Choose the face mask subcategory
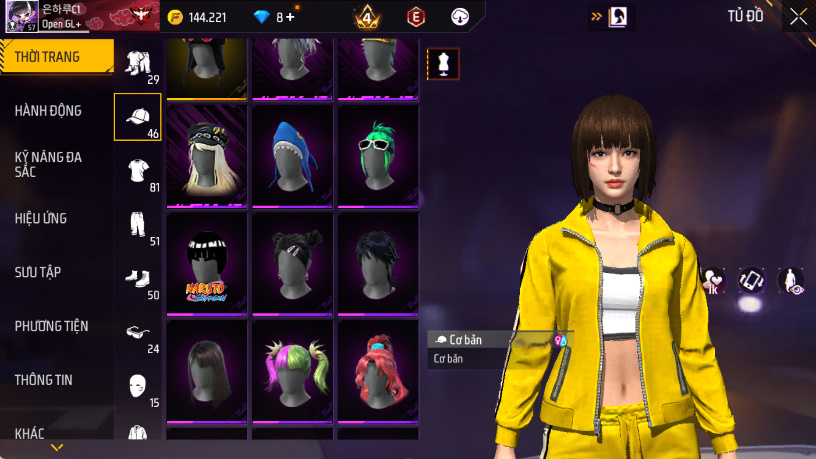 click(x=138, y=387)
